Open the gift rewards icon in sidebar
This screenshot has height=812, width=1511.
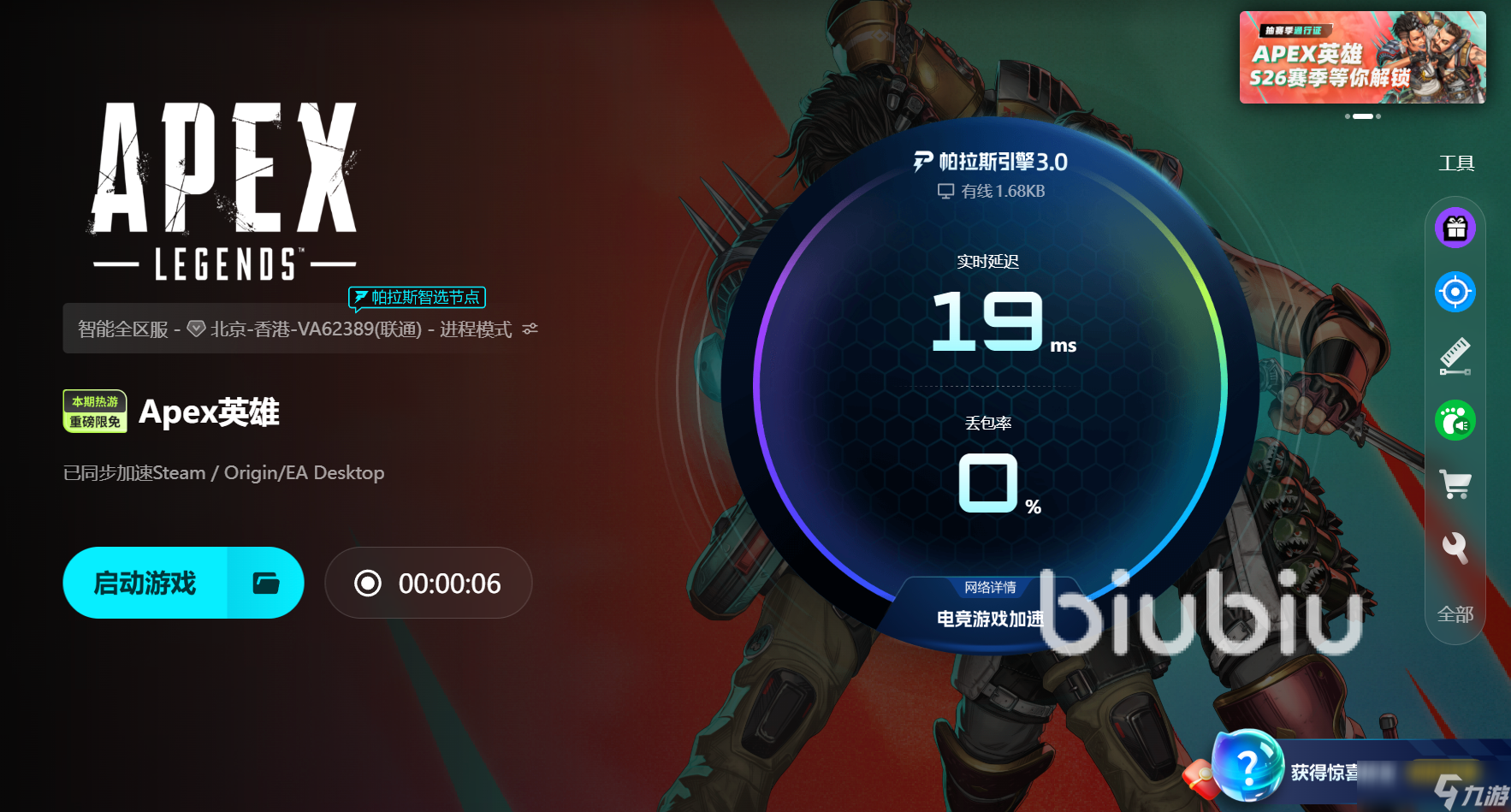coord(1455,227)
